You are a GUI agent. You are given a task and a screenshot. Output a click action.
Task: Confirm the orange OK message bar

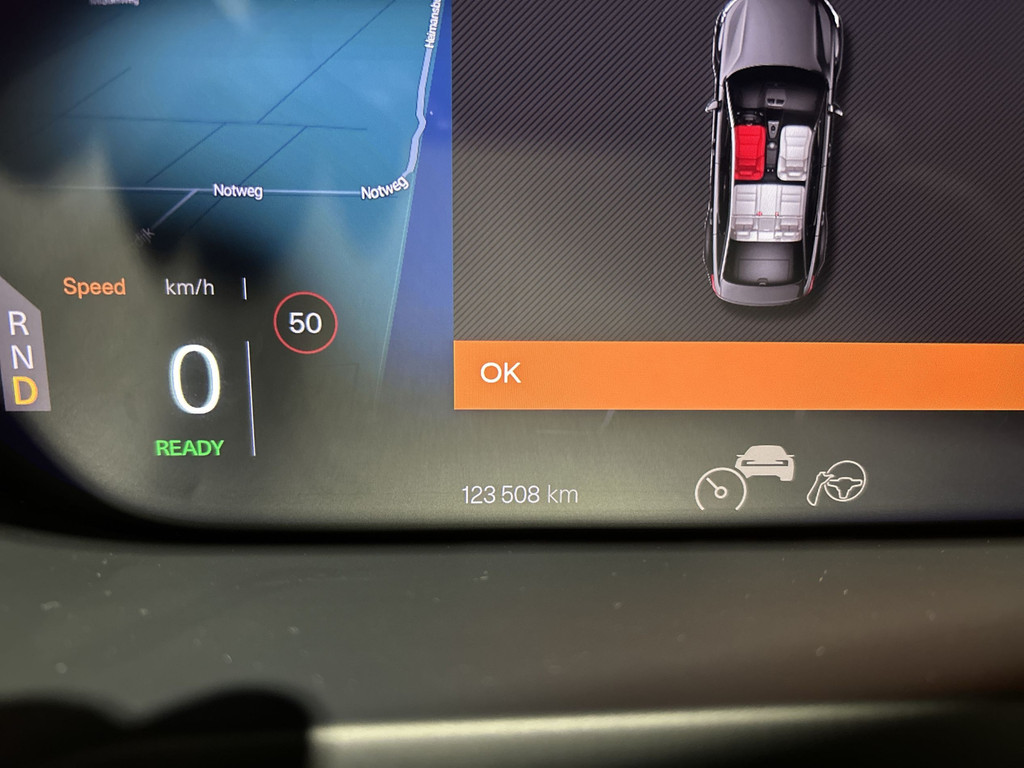click(738, 375)
